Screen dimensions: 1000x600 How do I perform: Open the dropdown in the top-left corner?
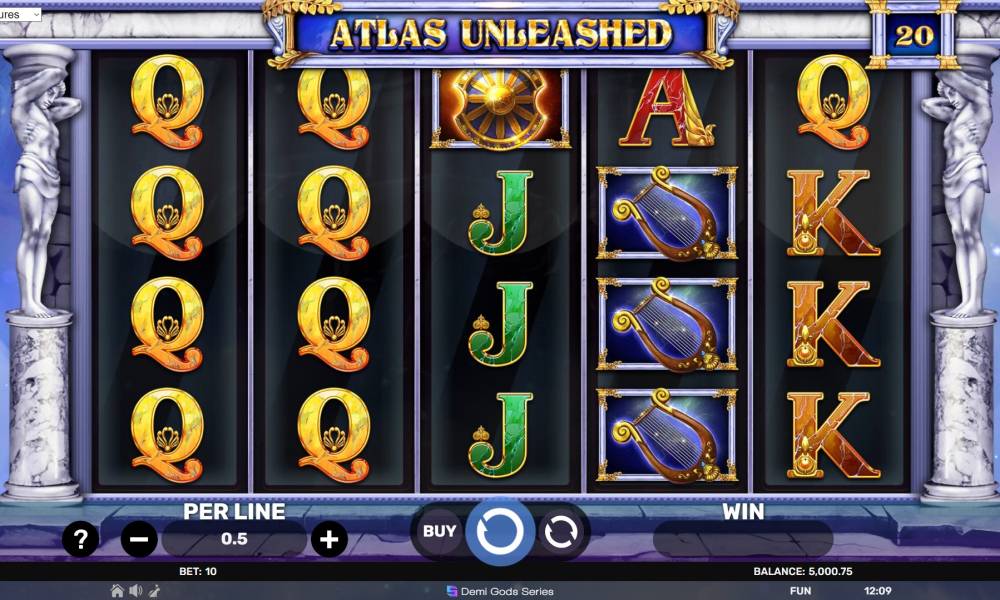point(20,15)
